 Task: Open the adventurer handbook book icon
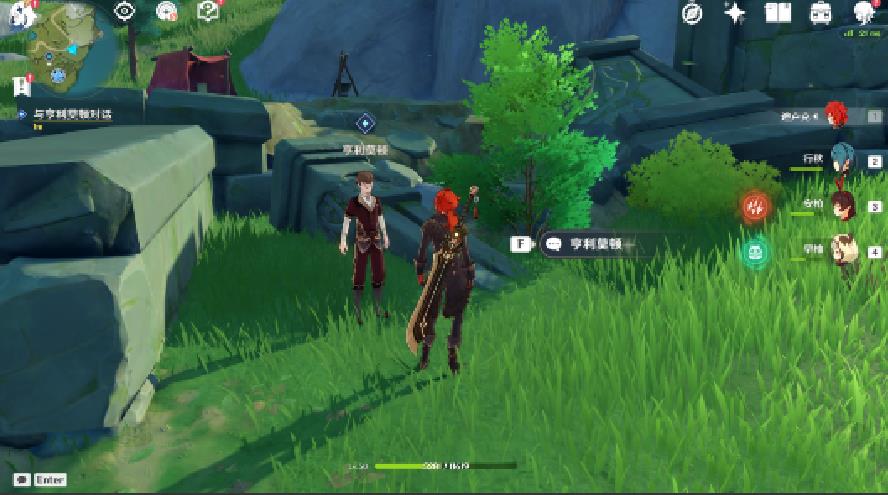tap(777, 12)
